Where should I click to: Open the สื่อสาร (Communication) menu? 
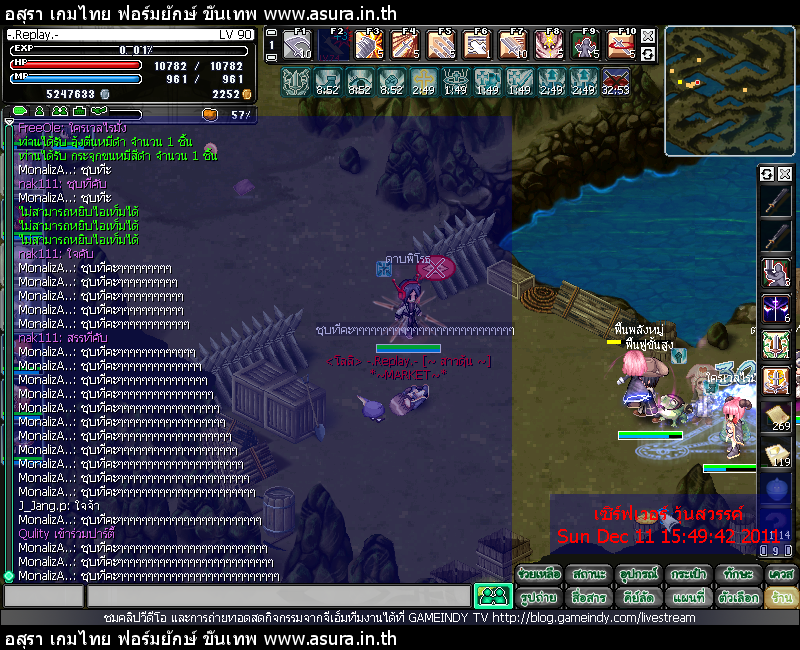point(589,596)
